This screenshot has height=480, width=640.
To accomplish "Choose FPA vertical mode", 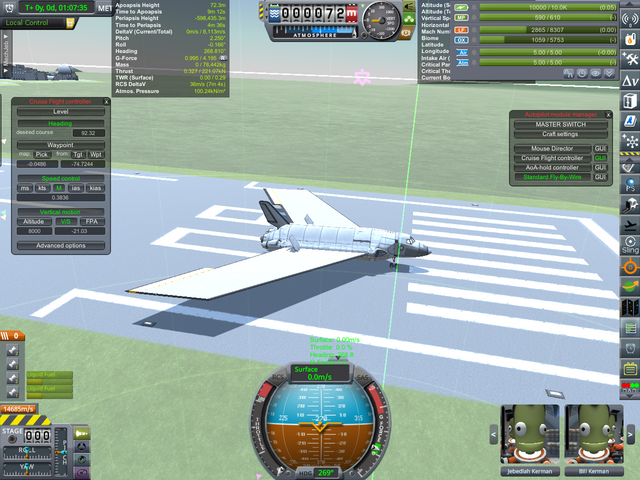I will (x=91, y=220).
